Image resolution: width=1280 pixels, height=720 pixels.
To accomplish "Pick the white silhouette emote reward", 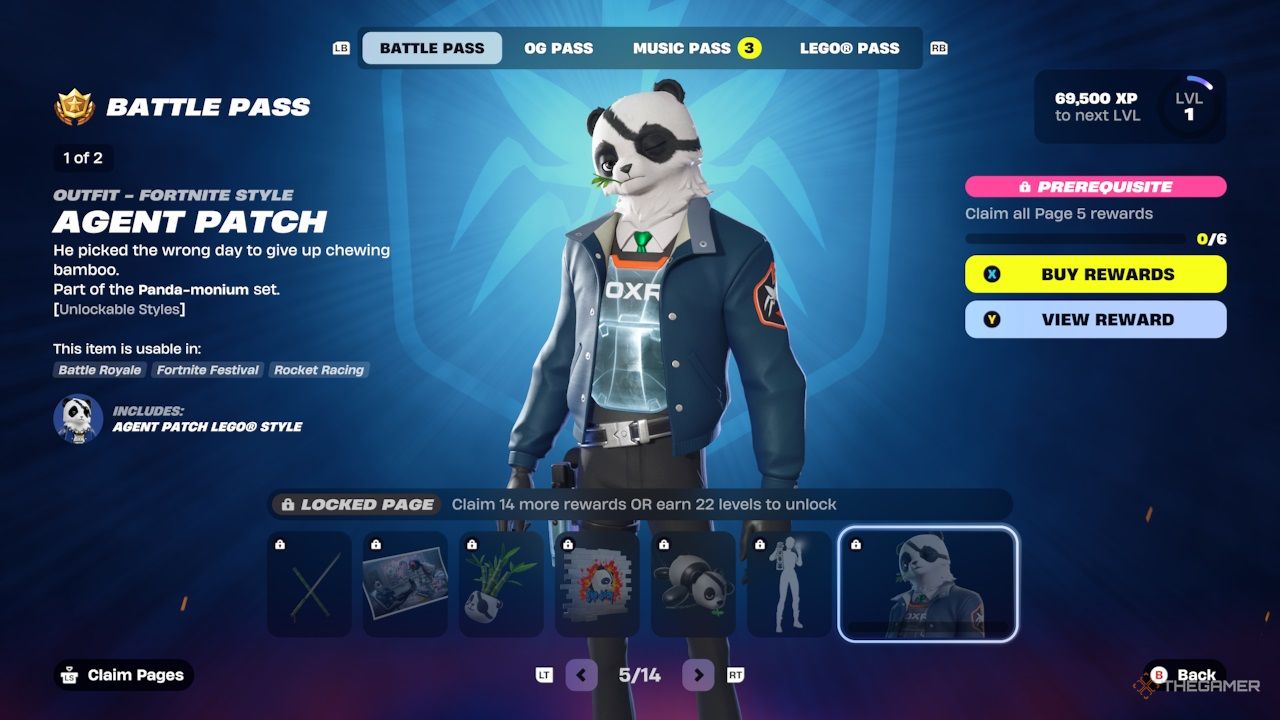I will (x=789, y=585).
